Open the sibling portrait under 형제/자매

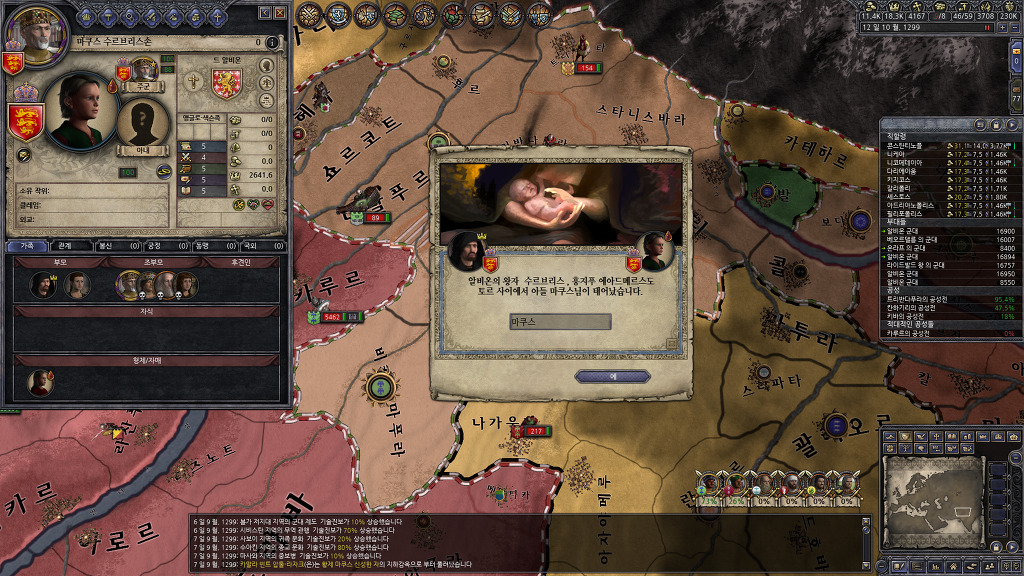tap(40, 381)
